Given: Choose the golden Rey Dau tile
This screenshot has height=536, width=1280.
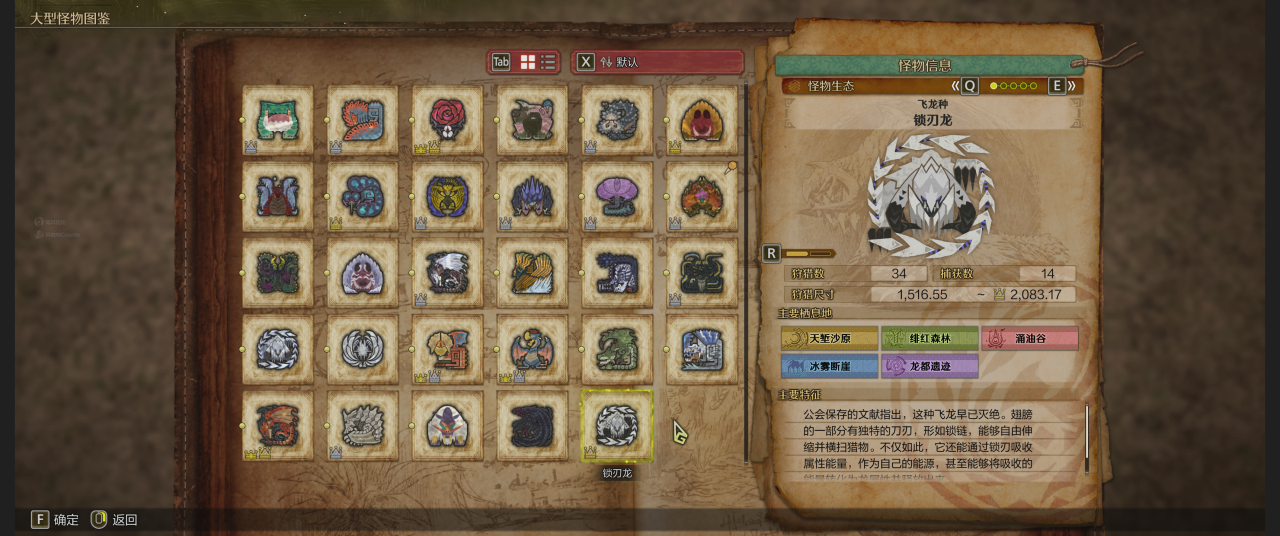Looking at the screenshot, I should coord(448,196).
